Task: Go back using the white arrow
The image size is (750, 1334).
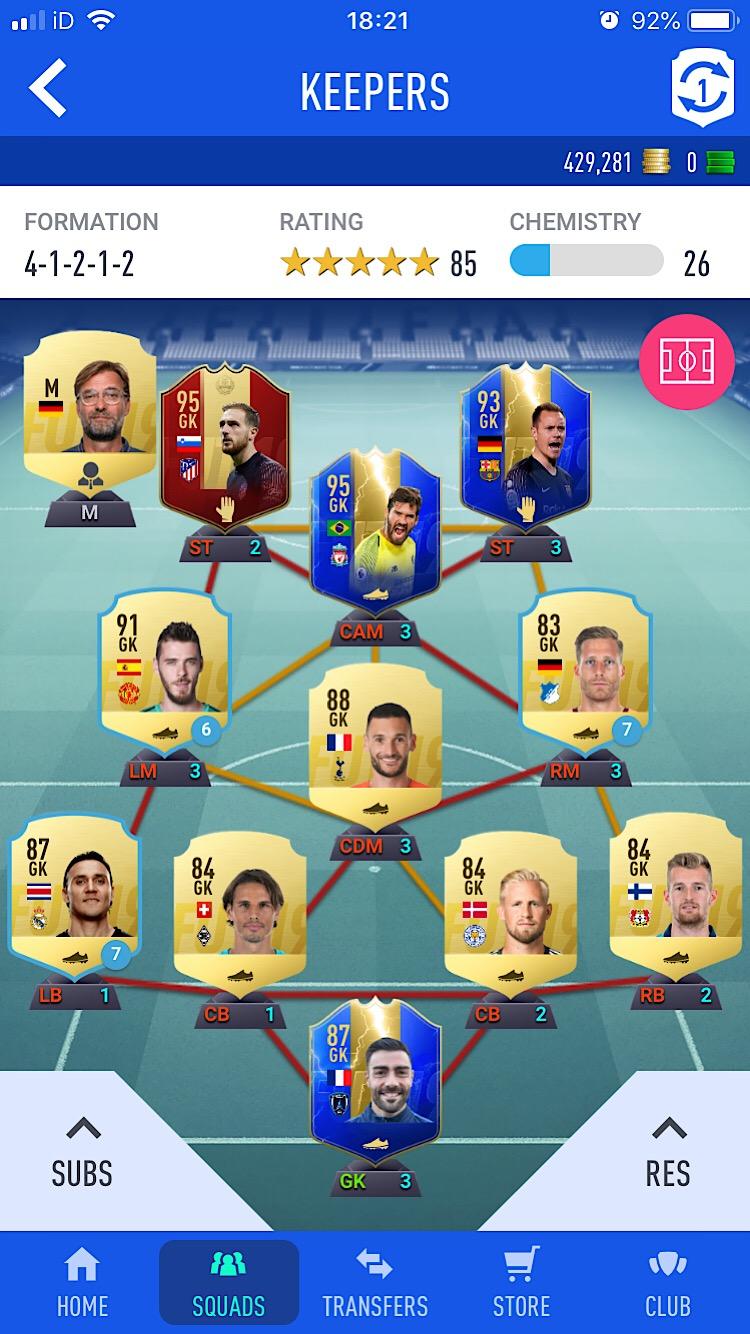Action: click(48, 89)
